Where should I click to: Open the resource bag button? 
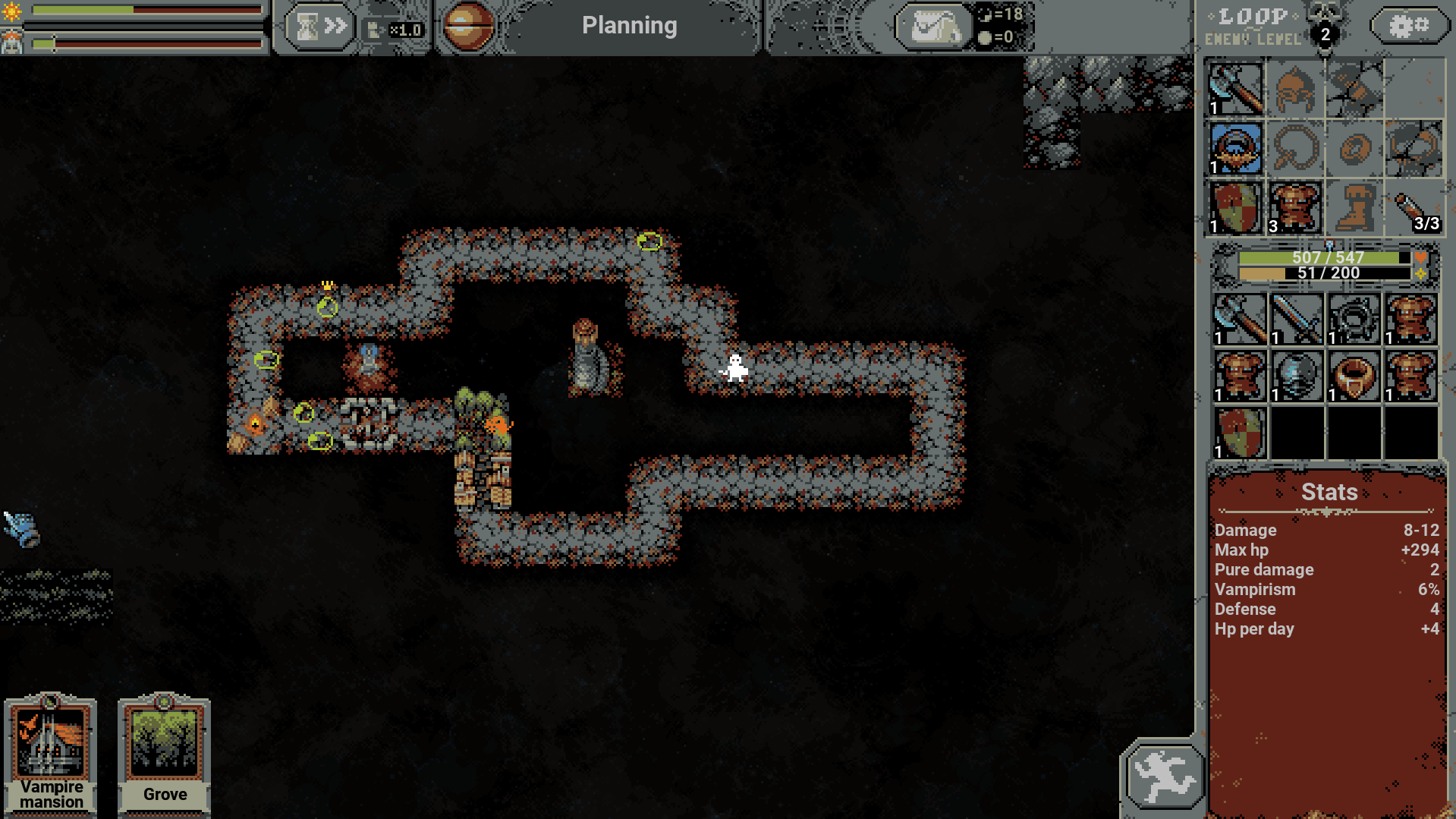click(933, 28)
